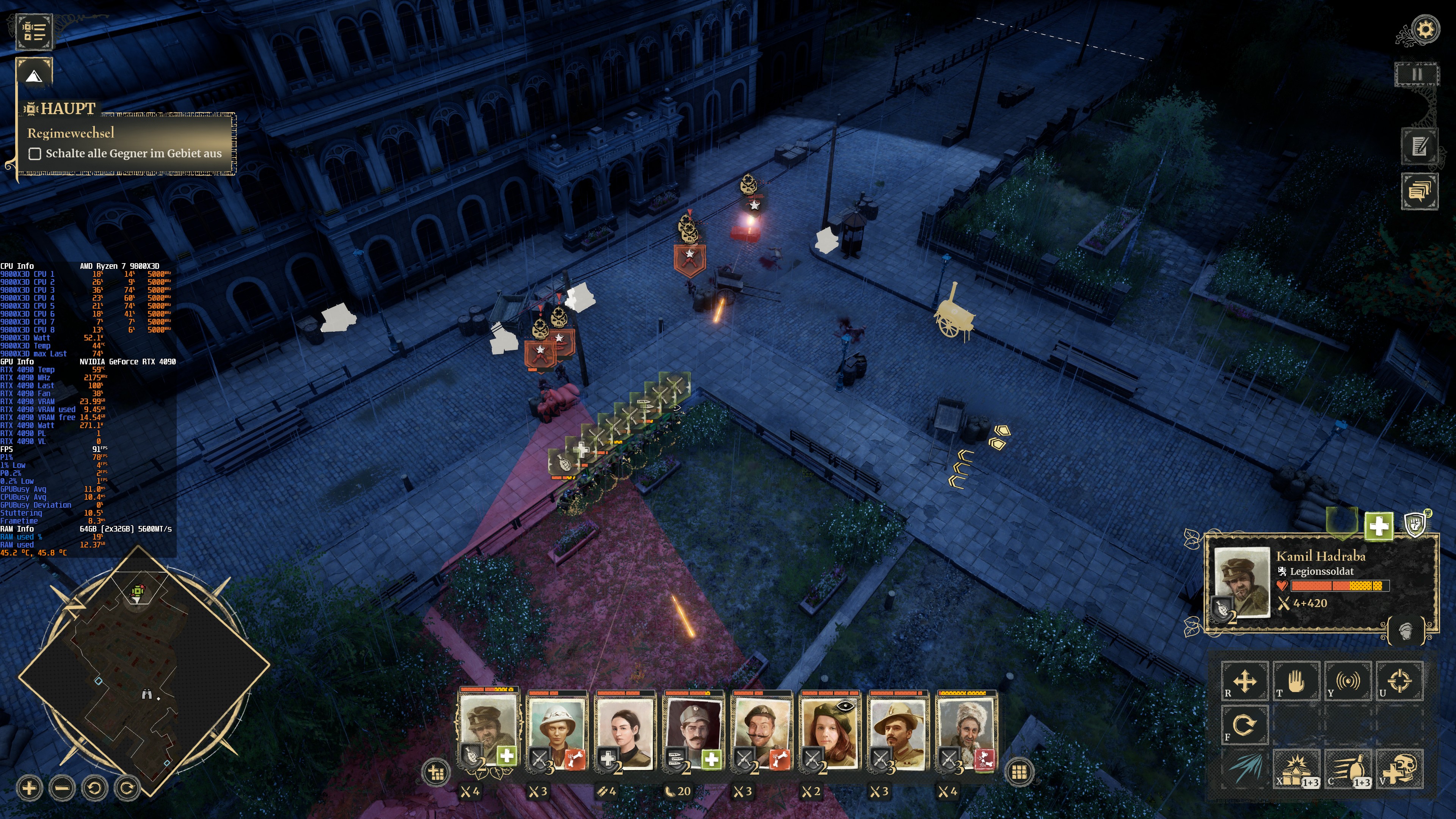
Task: Open the message log speech-bubble icon
Action: [x=1419, y=191]
